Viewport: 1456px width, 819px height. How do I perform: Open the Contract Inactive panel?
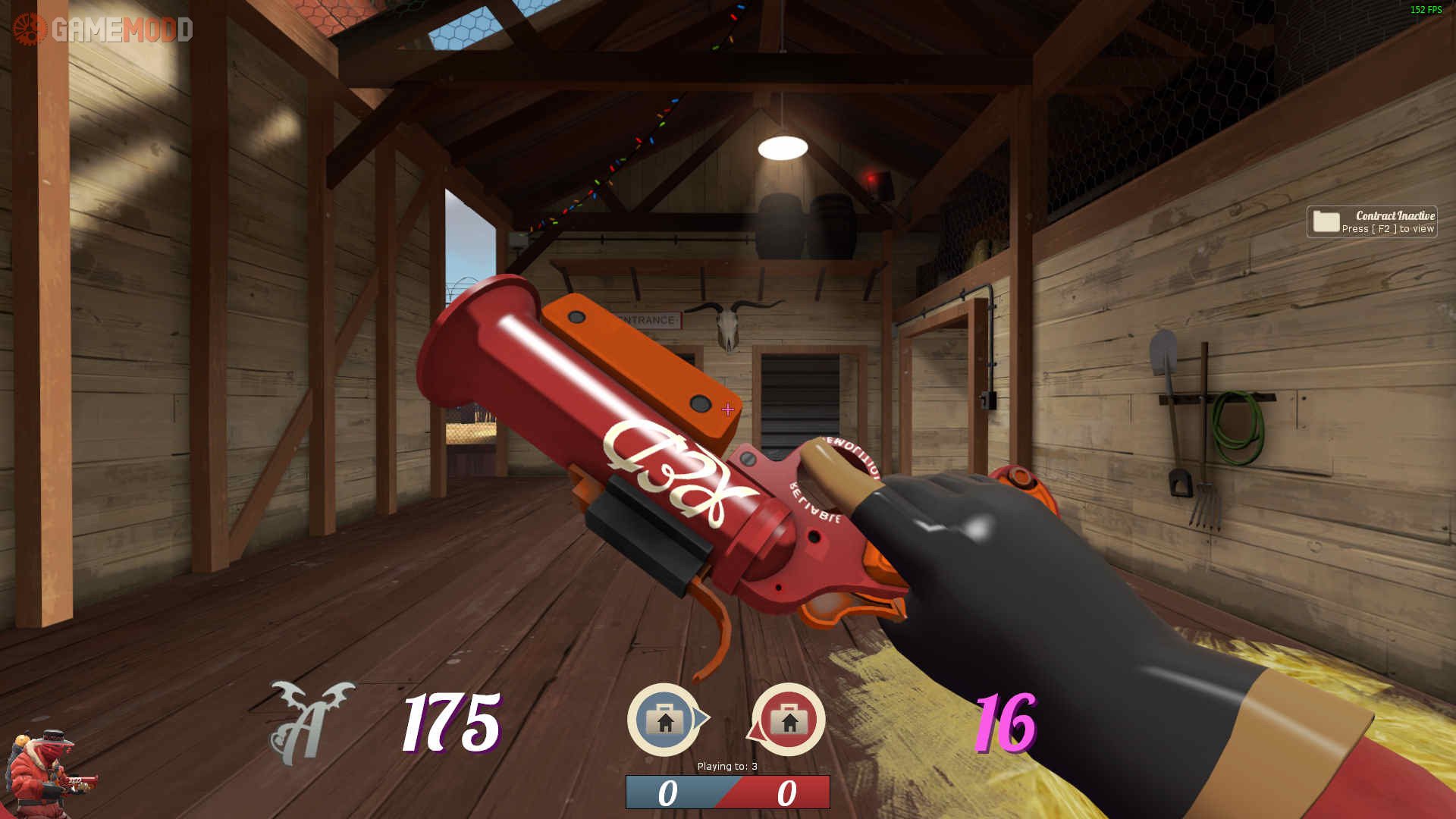[x=1371, y=221]
